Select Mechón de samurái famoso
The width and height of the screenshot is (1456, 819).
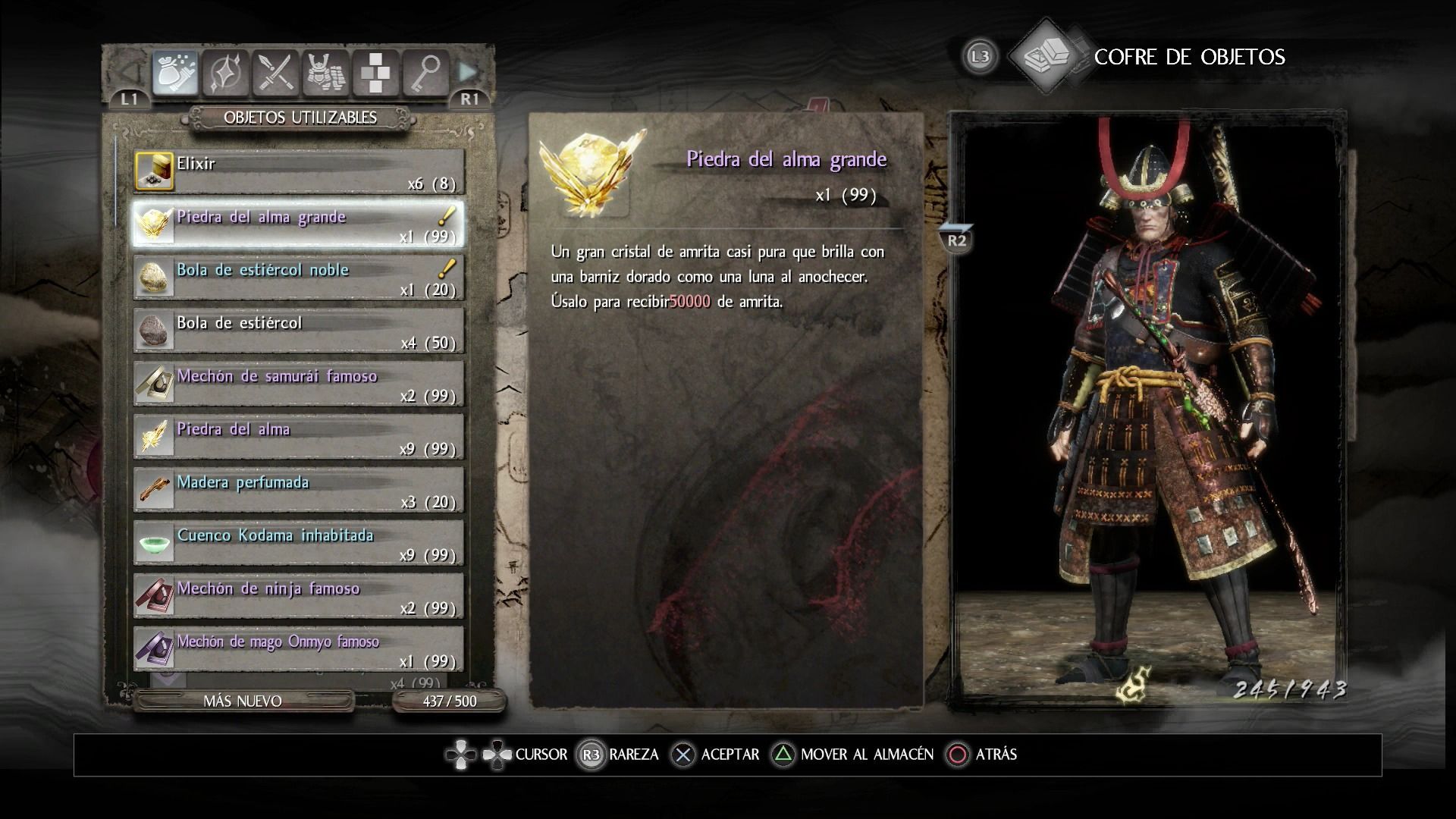pos(299,384)
